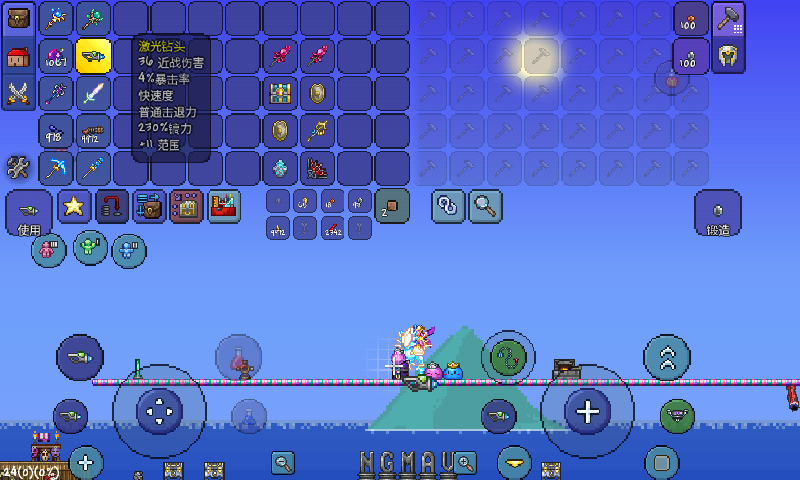Activate the red magnet loot button
The height and width of the screenshot is (480, 800).
pos(112,206)
